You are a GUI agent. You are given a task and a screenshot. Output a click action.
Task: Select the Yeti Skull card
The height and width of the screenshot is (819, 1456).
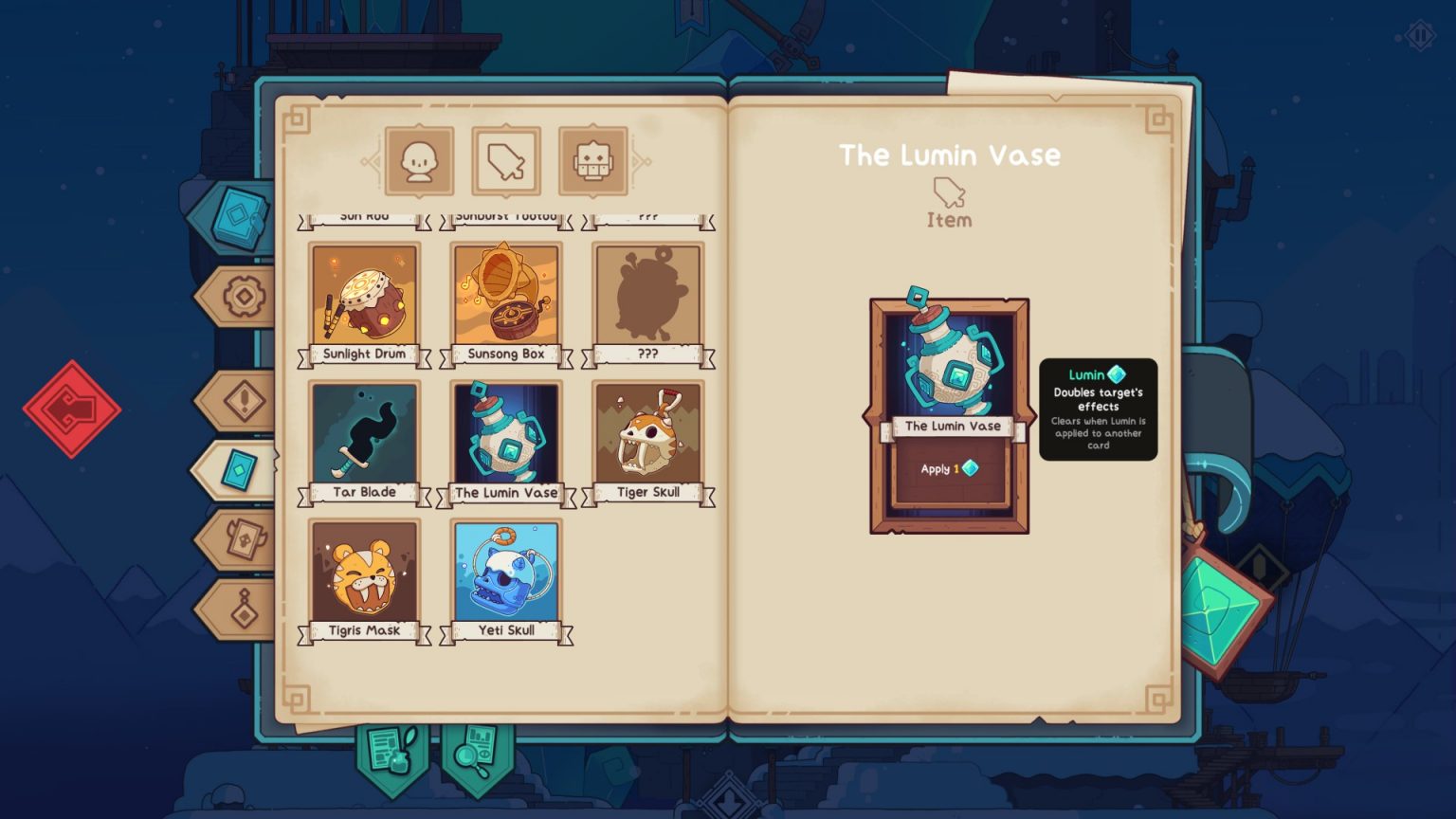tap(505, 573)
